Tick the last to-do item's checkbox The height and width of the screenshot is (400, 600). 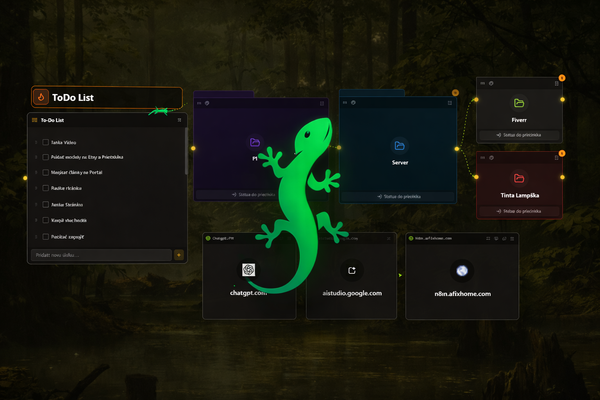point(46,236)
